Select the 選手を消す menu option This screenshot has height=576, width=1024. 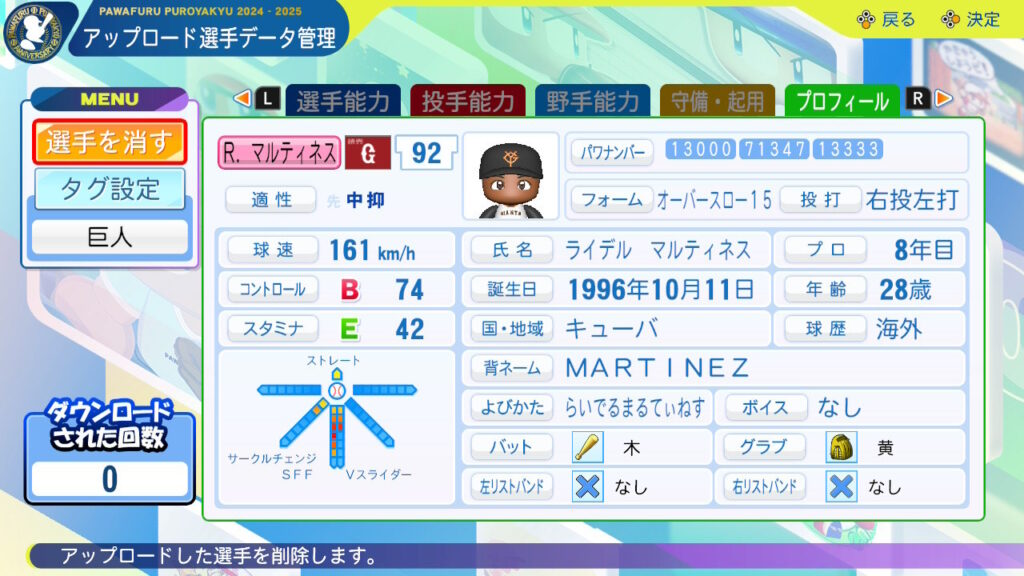tap(109, 142)
